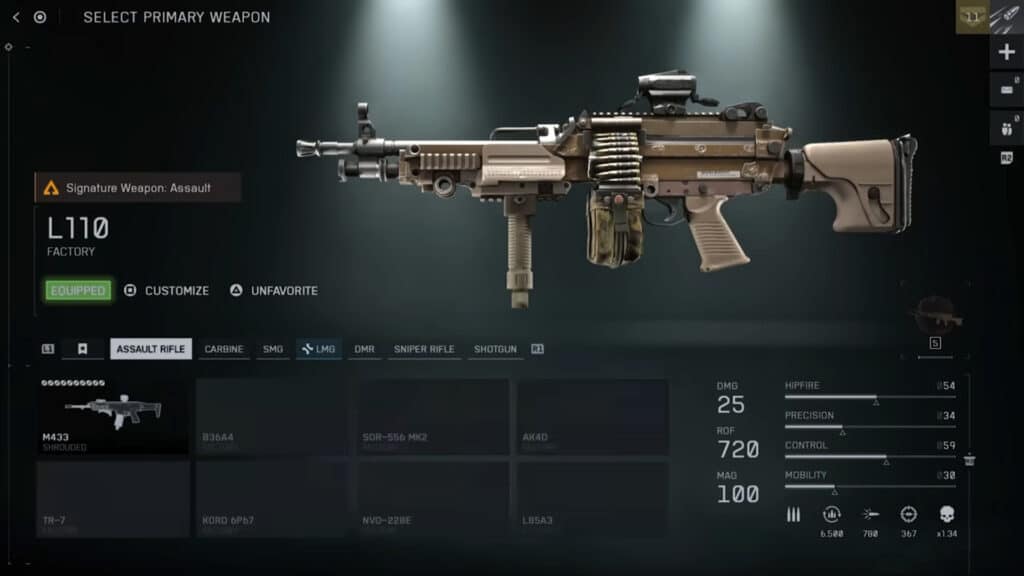Select the KORD 6P67 tile
The width and height of the screenshot is (1024, 576).
pyautogui.click(x=272, y=498)
